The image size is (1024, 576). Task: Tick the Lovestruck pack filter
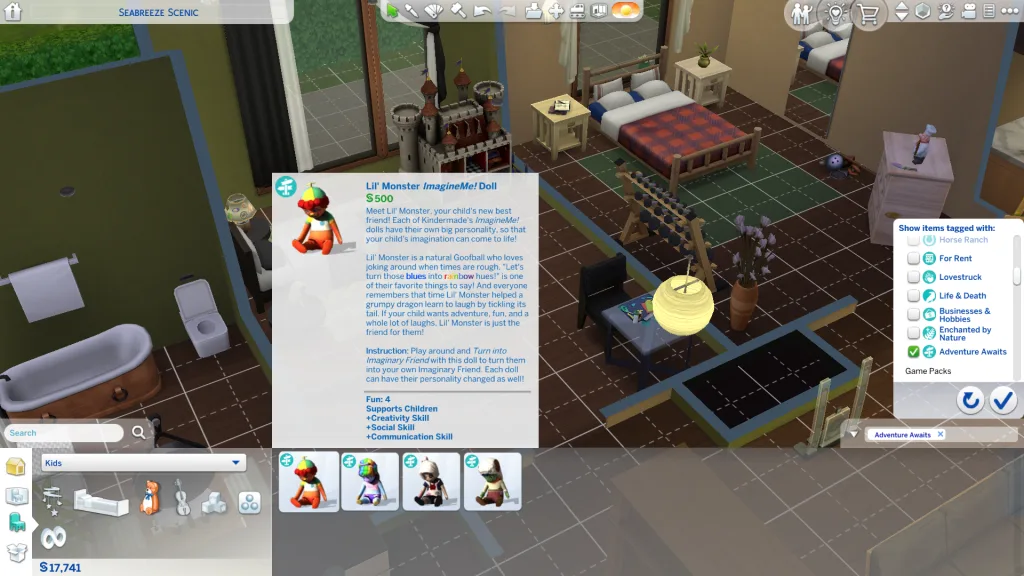tap(914, 277)
